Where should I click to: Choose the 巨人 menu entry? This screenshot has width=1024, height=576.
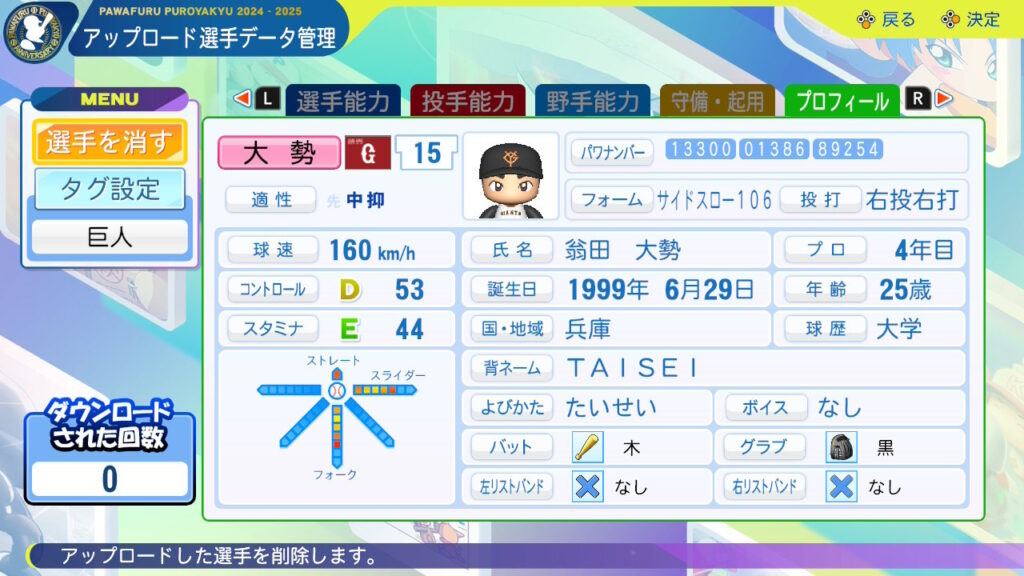[x=109, y=238]
